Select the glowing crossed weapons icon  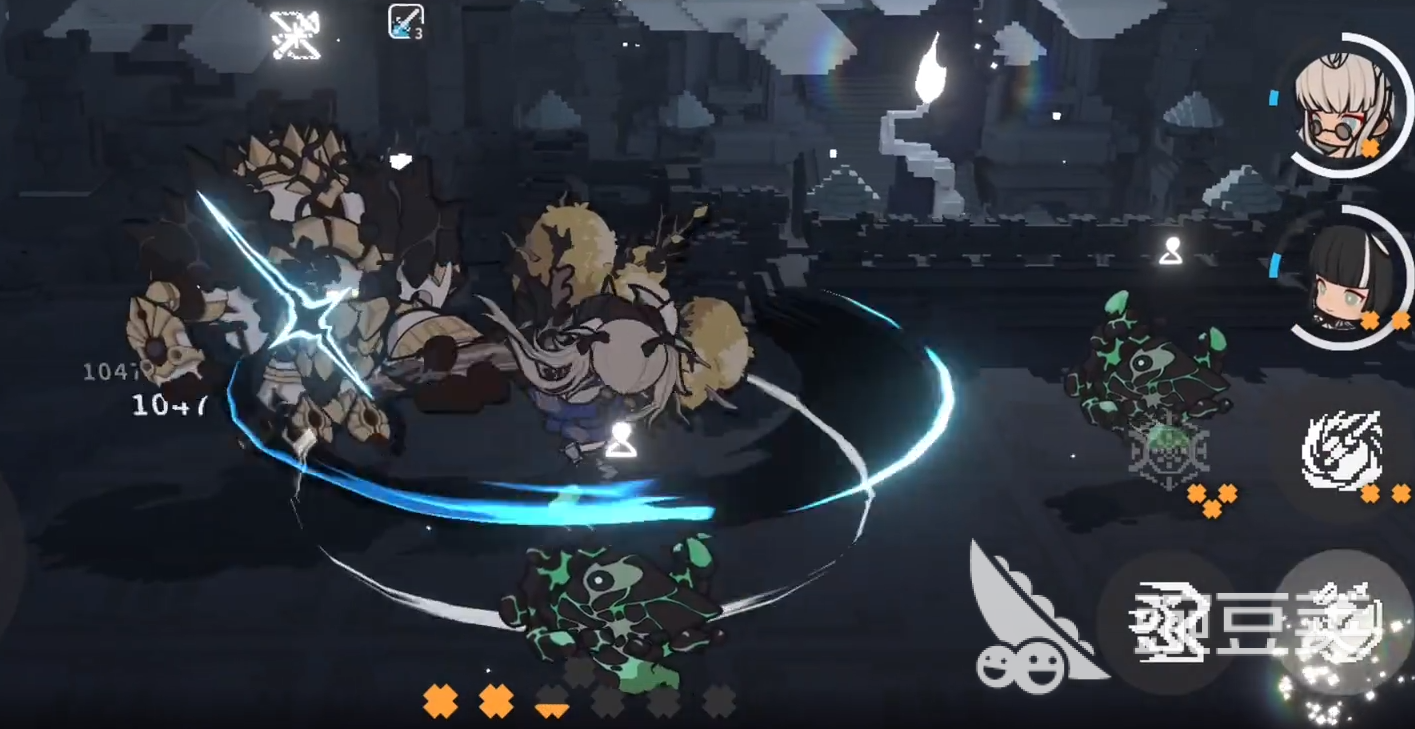295,33
